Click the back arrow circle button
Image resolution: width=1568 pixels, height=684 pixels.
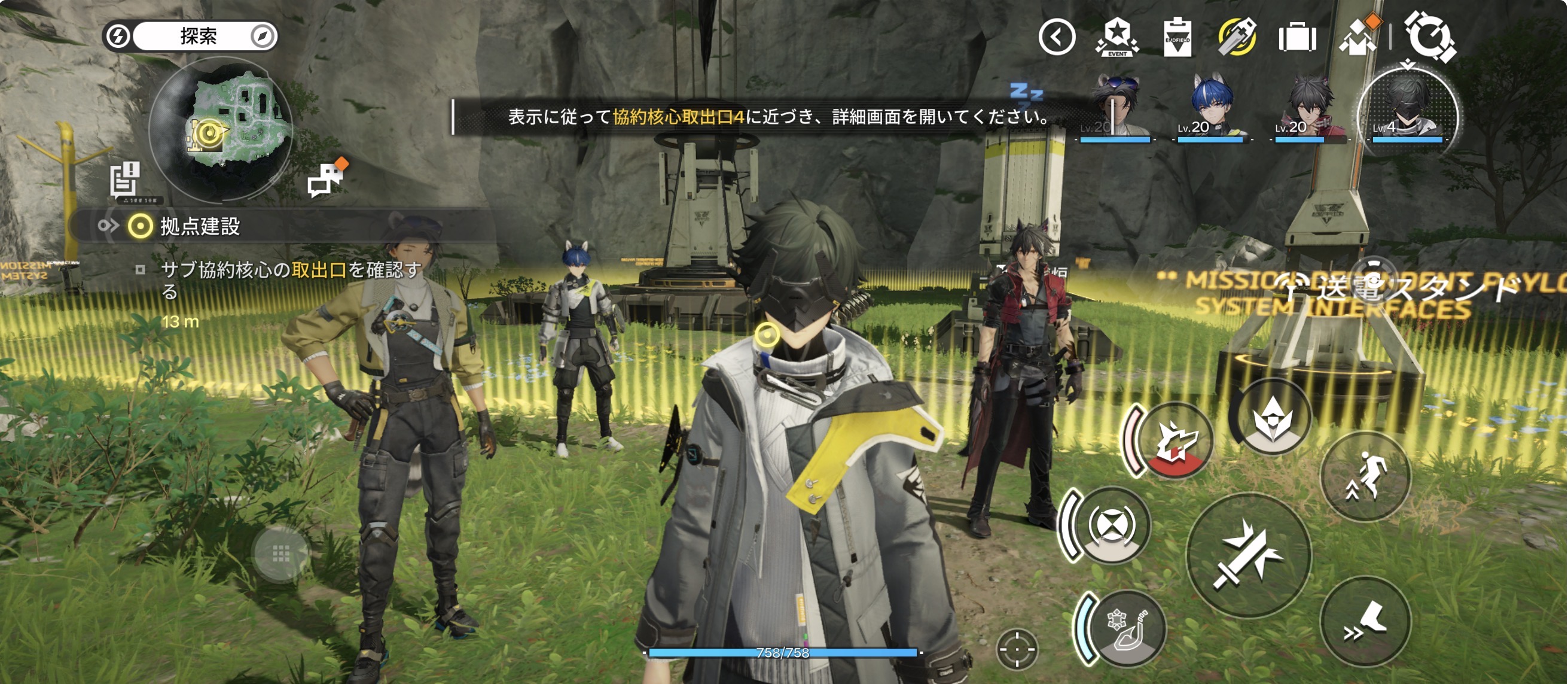[1056, 37]
